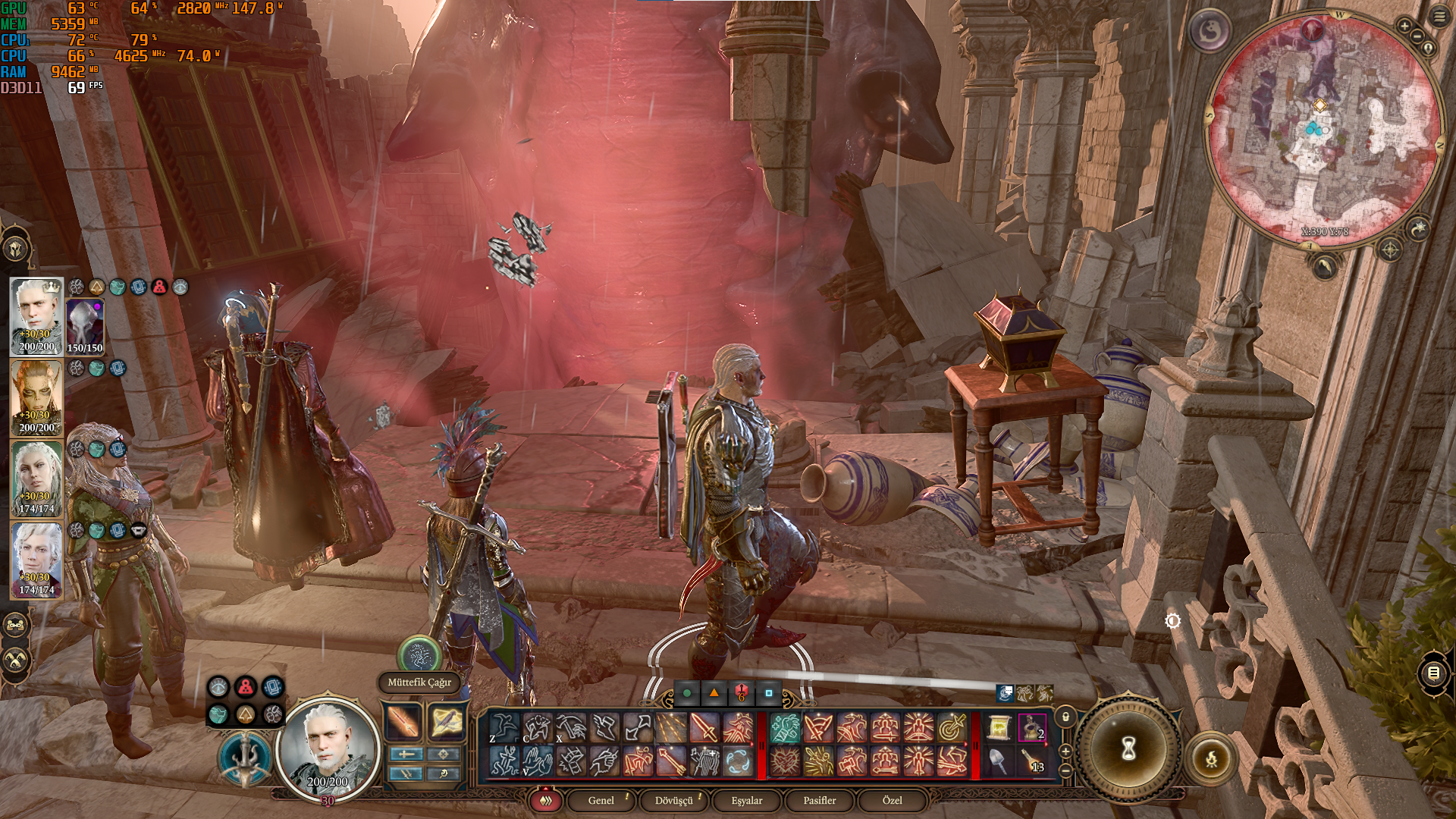The height and width of the screenshot is (819, 1456).
Task: Open the campfire rest button
Action: pos(1211,758)
